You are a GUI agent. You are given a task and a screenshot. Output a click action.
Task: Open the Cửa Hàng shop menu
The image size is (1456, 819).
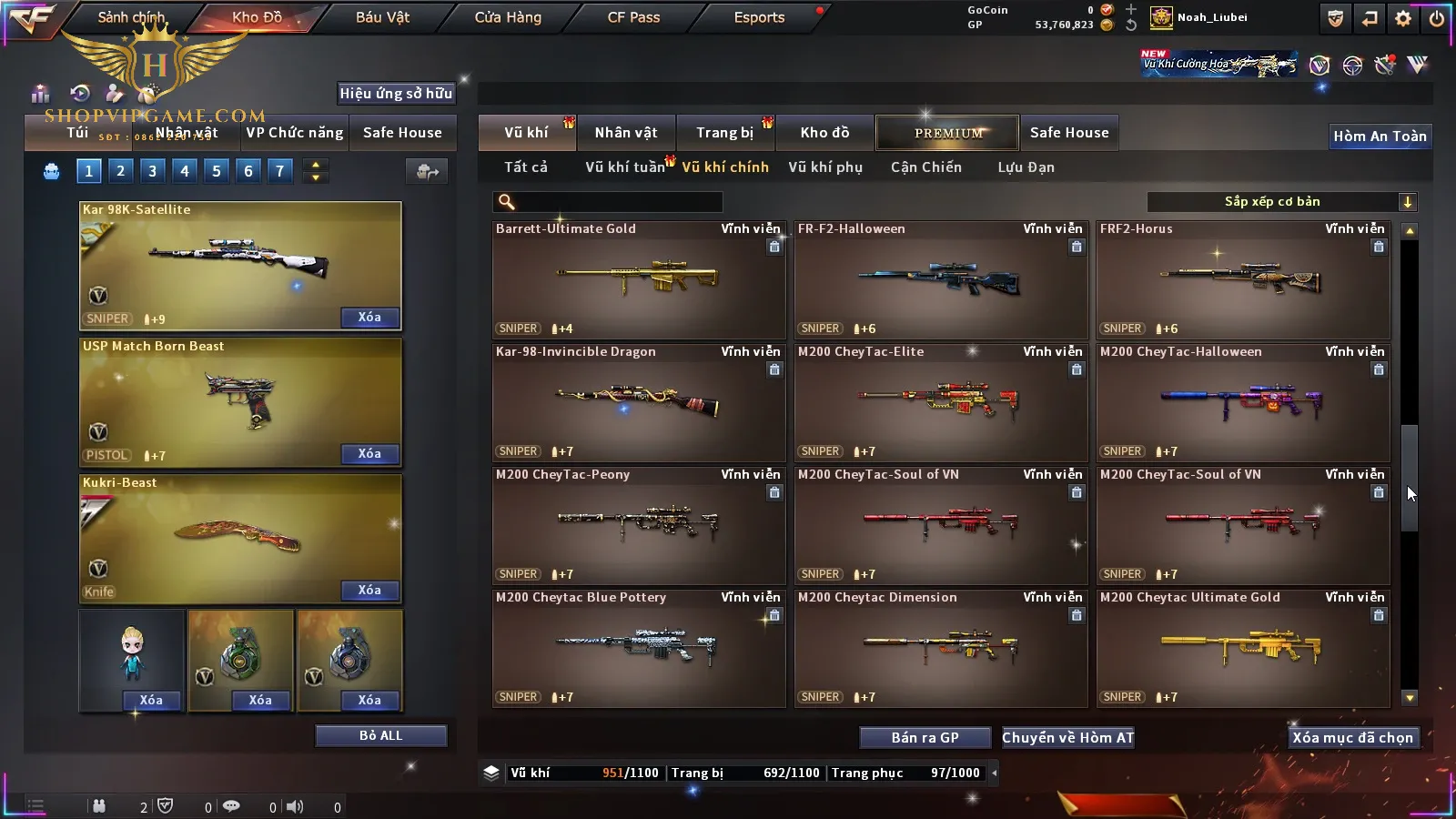(508, 17)
